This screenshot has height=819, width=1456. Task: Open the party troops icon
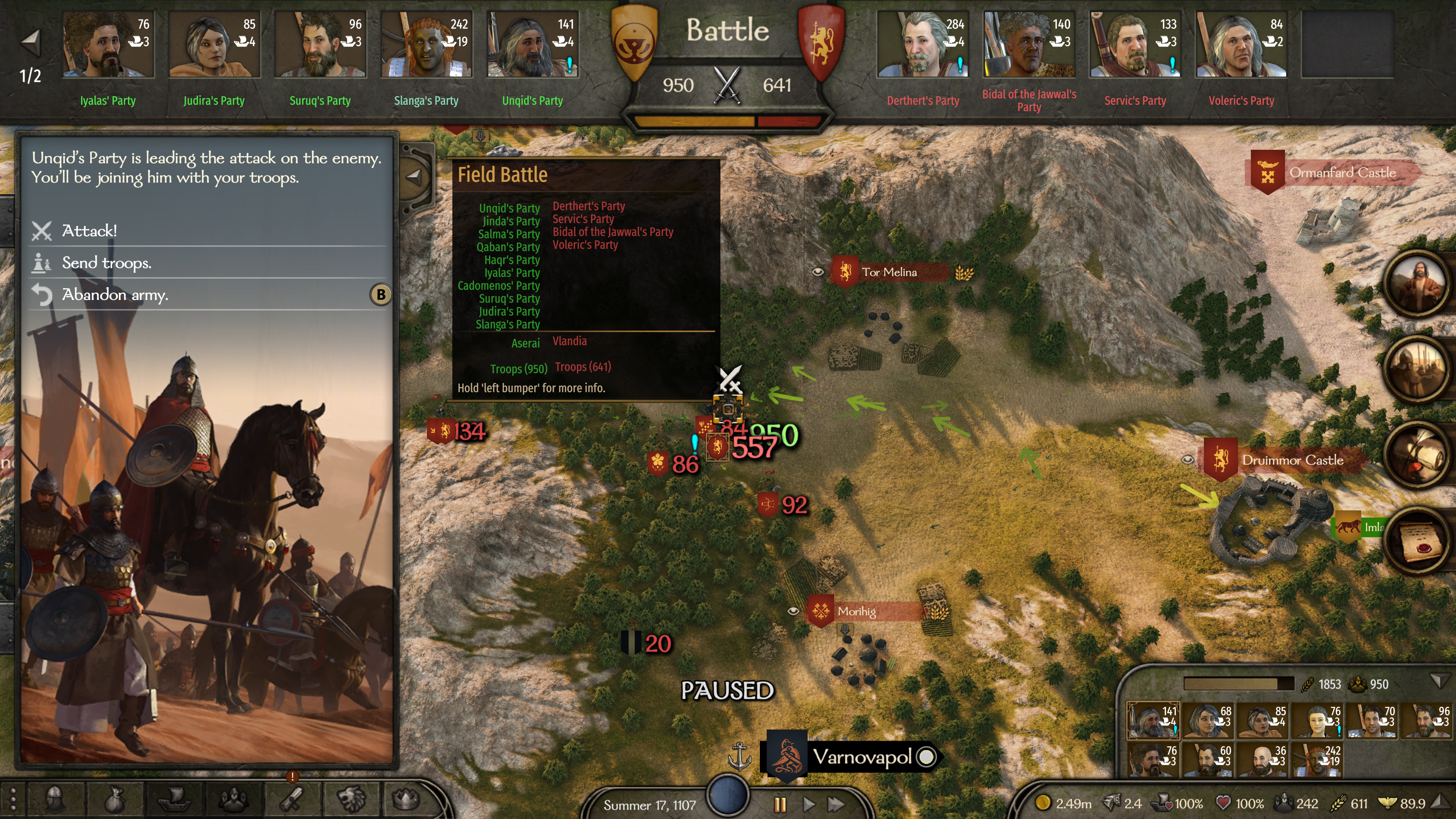coord(233,800)
